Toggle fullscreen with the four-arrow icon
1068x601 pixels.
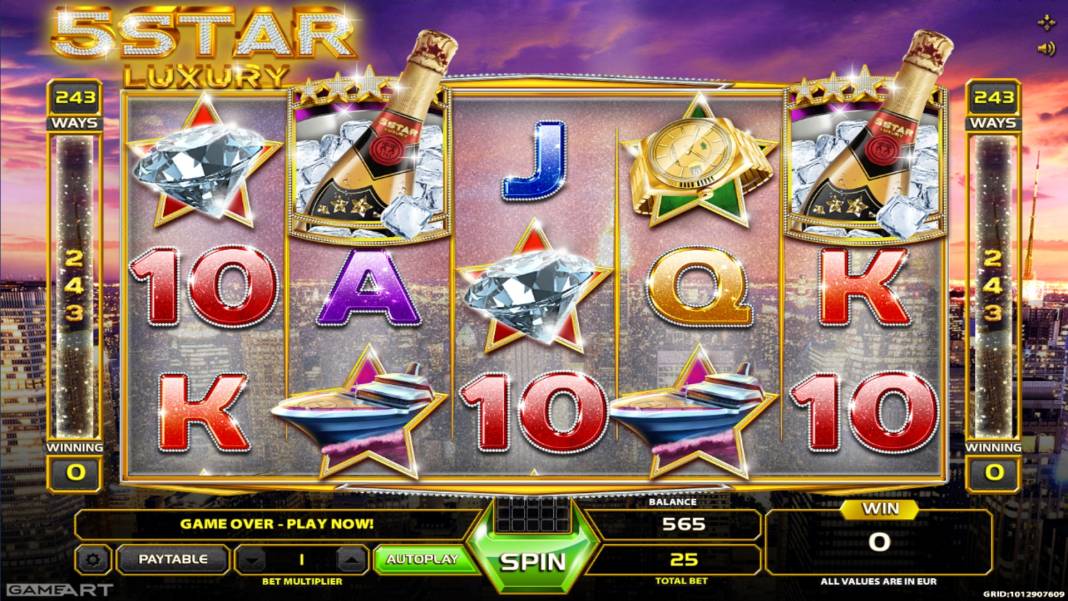1046,22
